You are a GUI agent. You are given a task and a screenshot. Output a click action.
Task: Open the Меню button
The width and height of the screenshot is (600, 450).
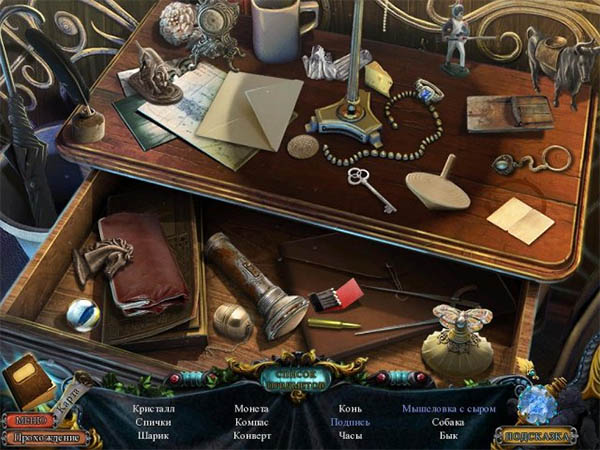(27, 420)
